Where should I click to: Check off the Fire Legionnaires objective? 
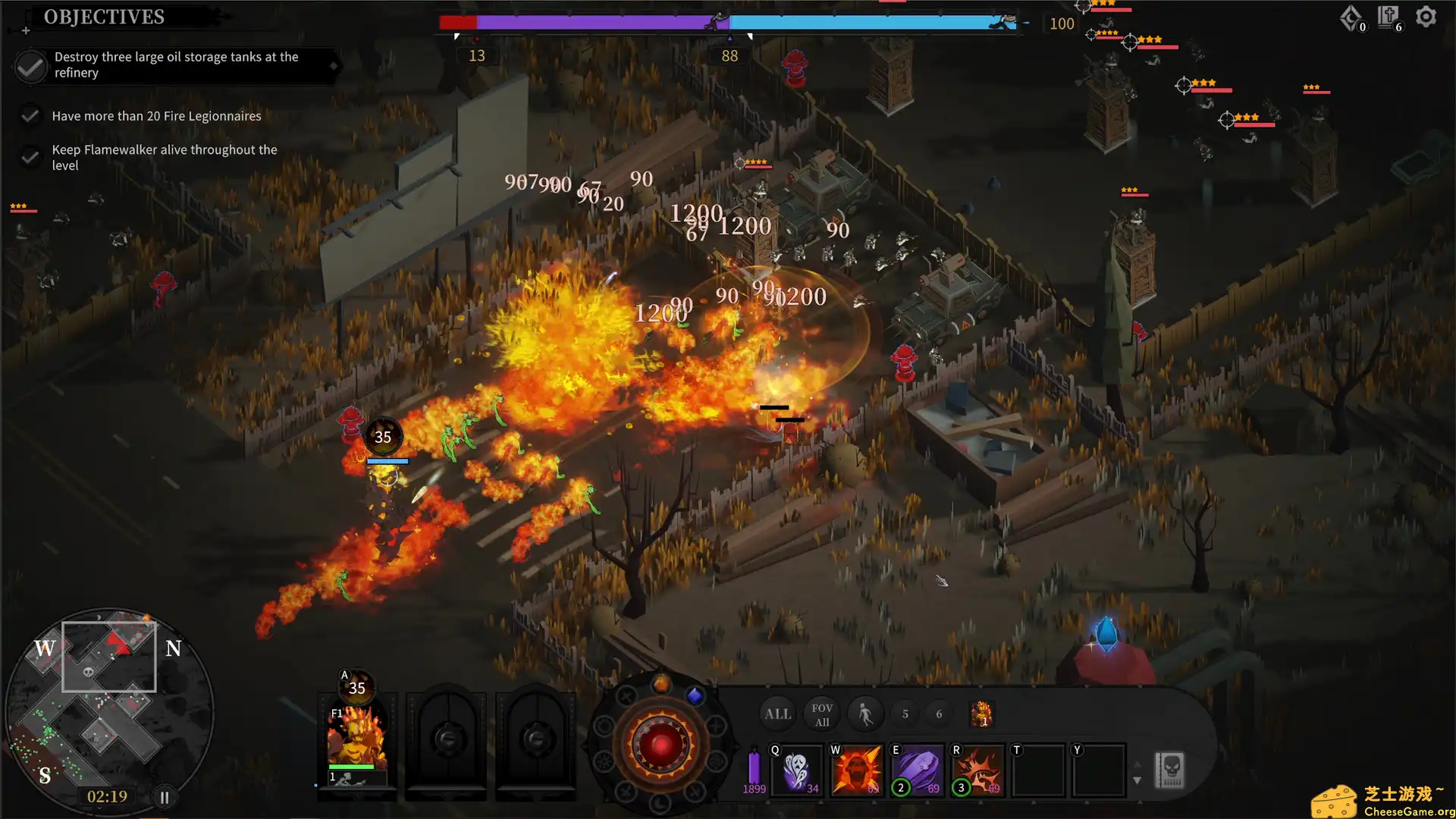tap(30, 115)
